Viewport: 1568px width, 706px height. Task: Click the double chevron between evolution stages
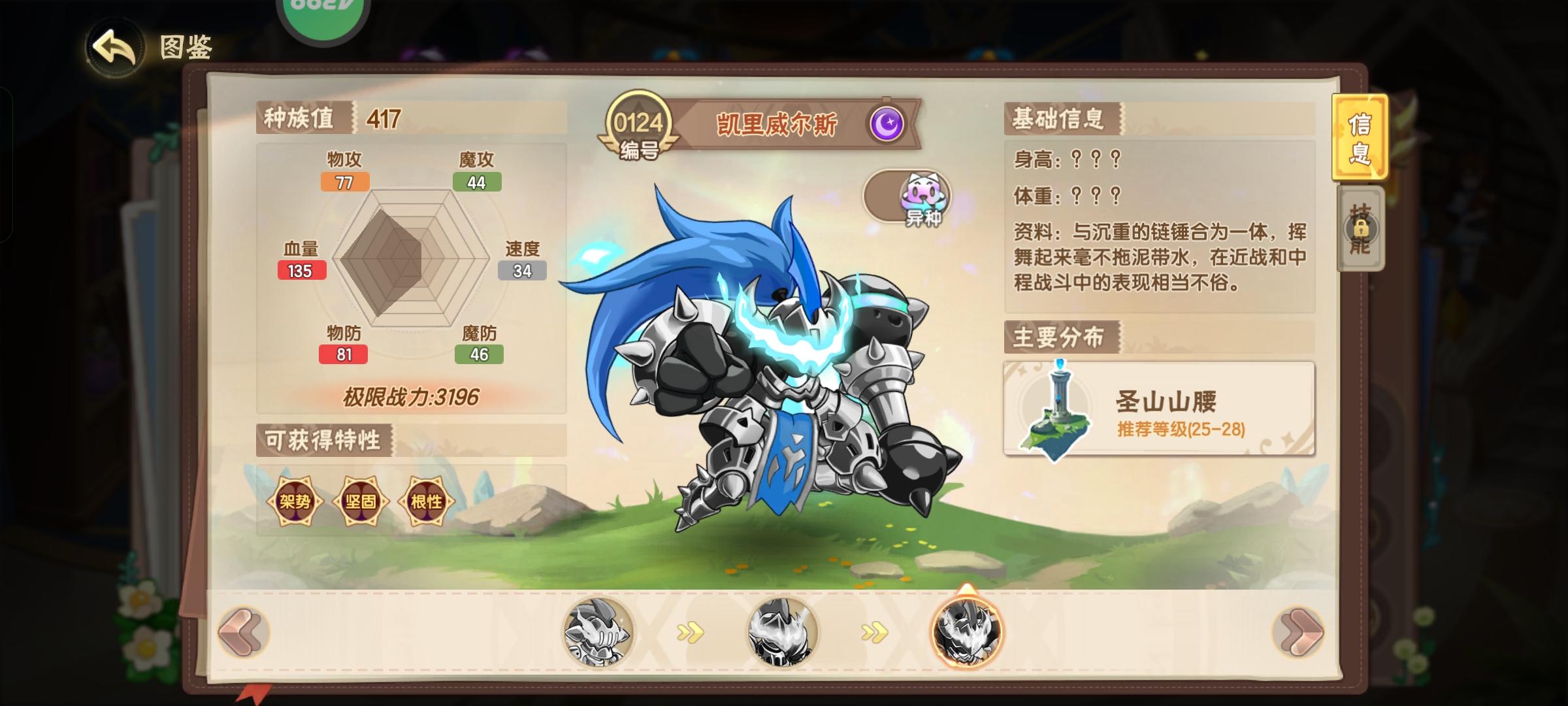tap(690, 631)
